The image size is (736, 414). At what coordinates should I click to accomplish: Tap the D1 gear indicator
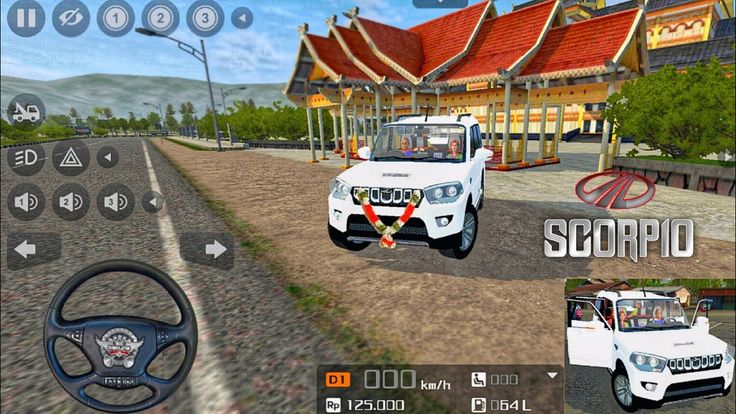pos(339,380)
